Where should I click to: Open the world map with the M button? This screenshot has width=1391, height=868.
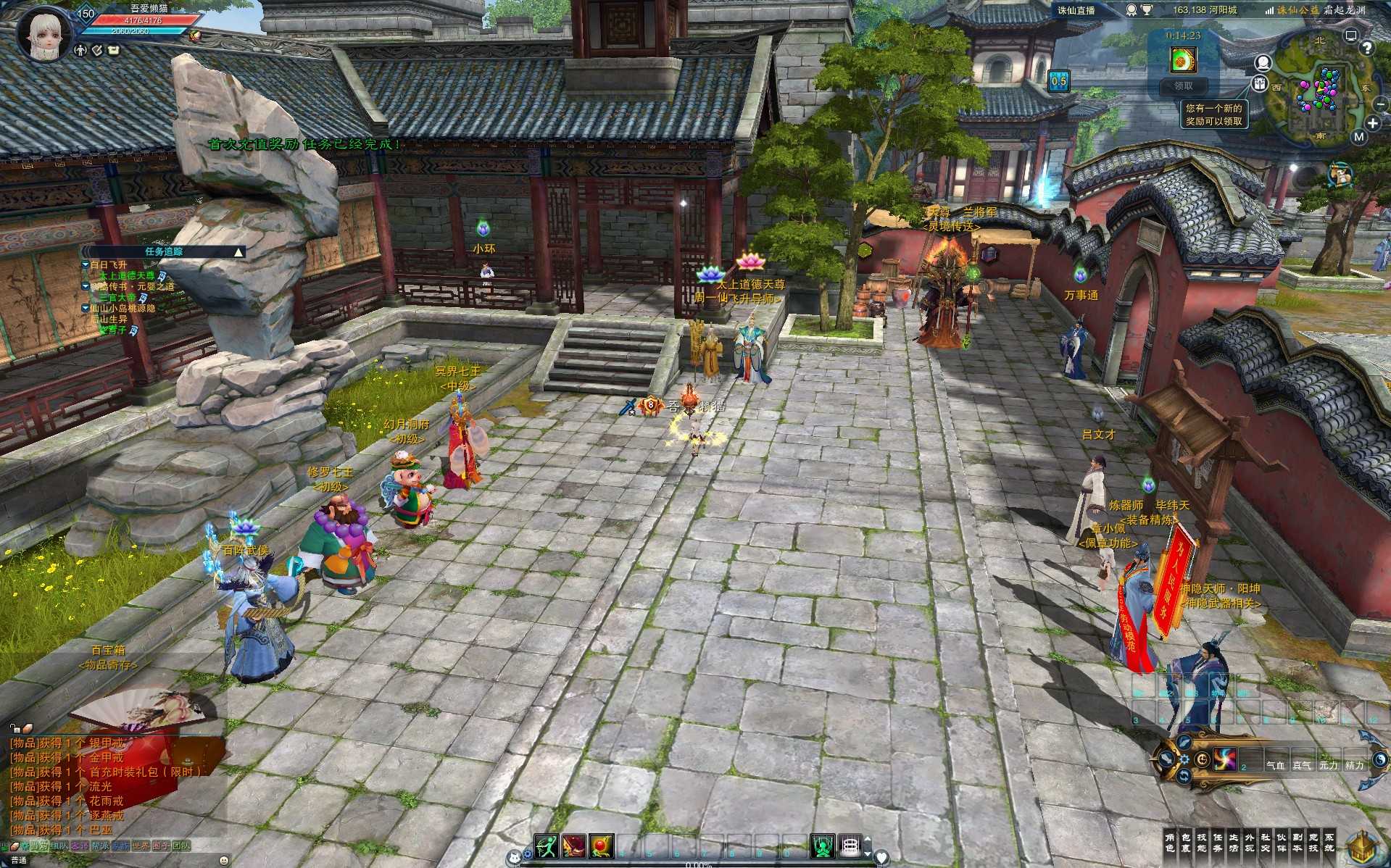[x=1358, y=136]
